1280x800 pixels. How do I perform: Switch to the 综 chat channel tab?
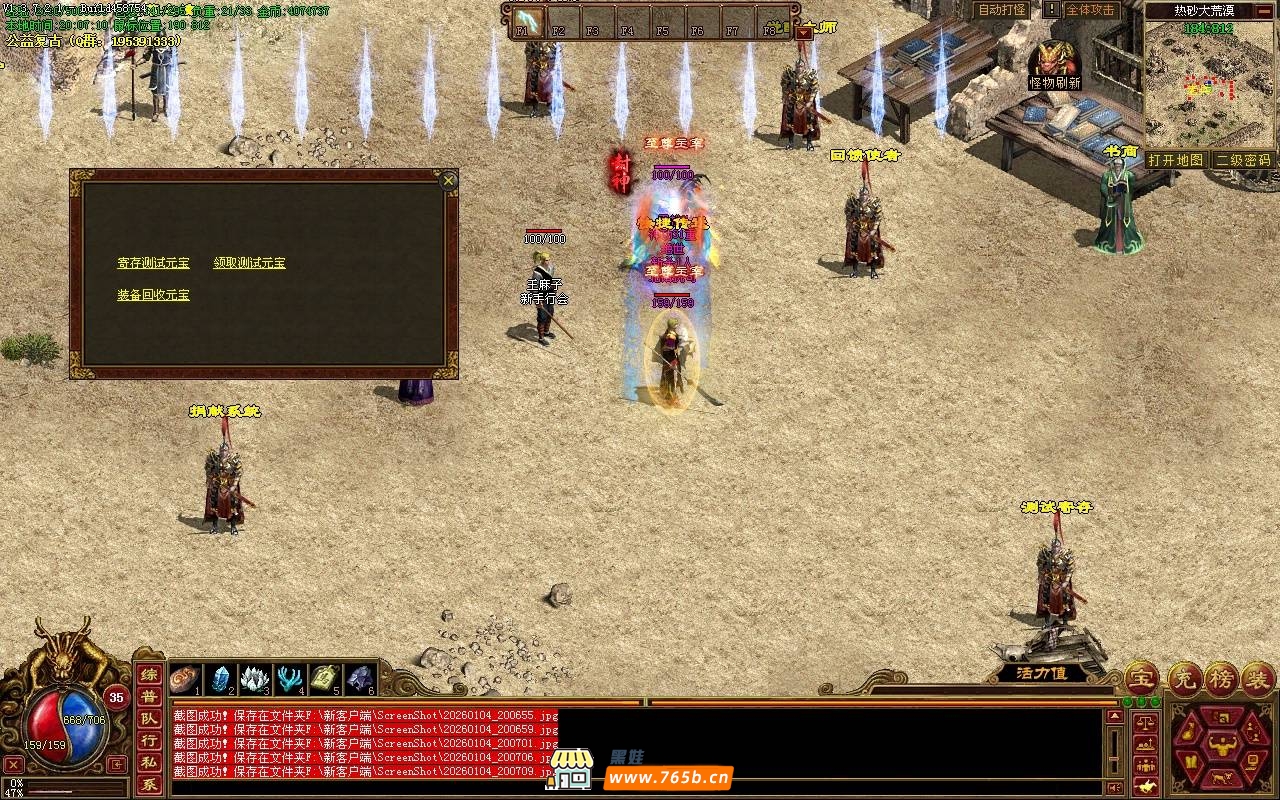point(148,675)
